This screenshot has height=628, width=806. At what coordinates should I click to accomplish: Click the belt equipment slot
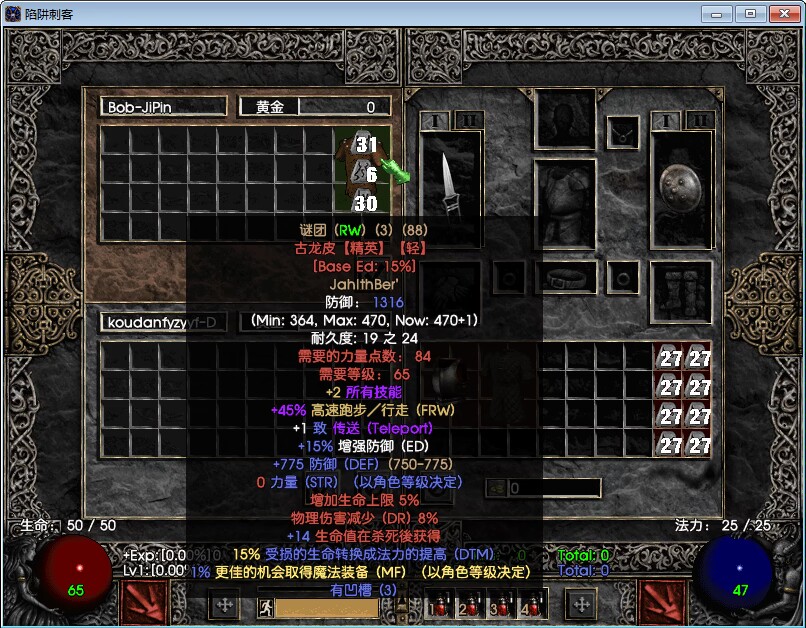click(x=565, y=277)
